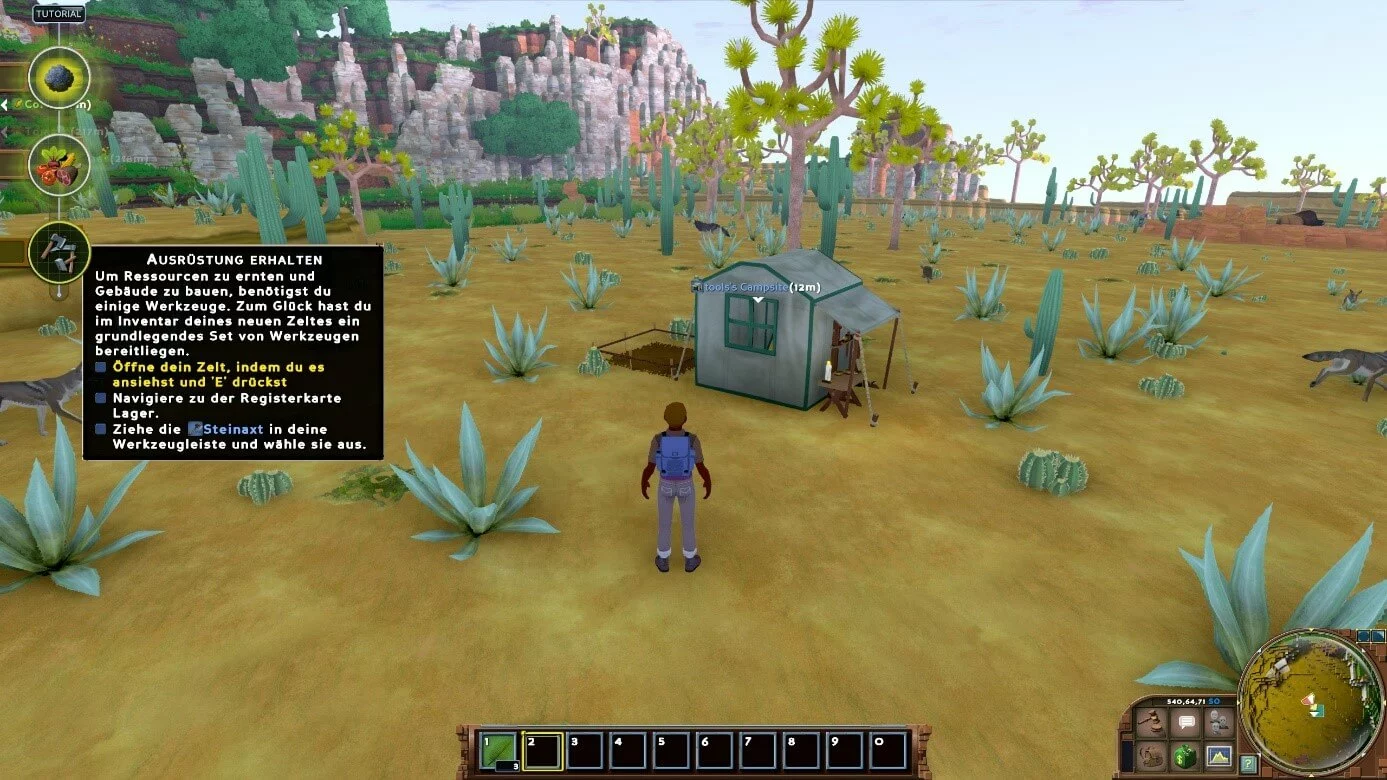Select the axe tools tutorial step icon

(x=59, y=251)
